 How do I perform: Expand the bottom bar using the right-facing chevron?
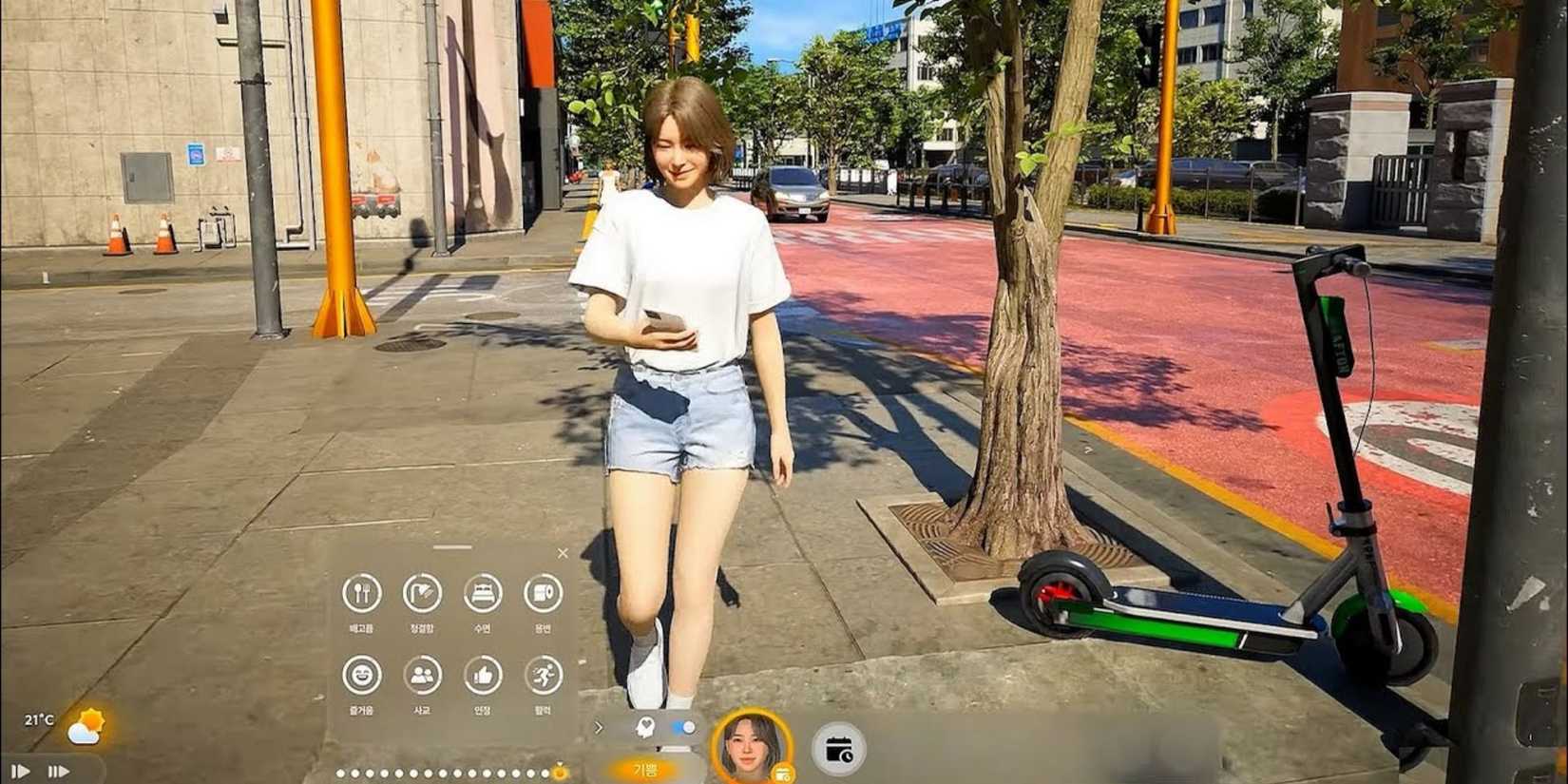[x=599, y=726]
